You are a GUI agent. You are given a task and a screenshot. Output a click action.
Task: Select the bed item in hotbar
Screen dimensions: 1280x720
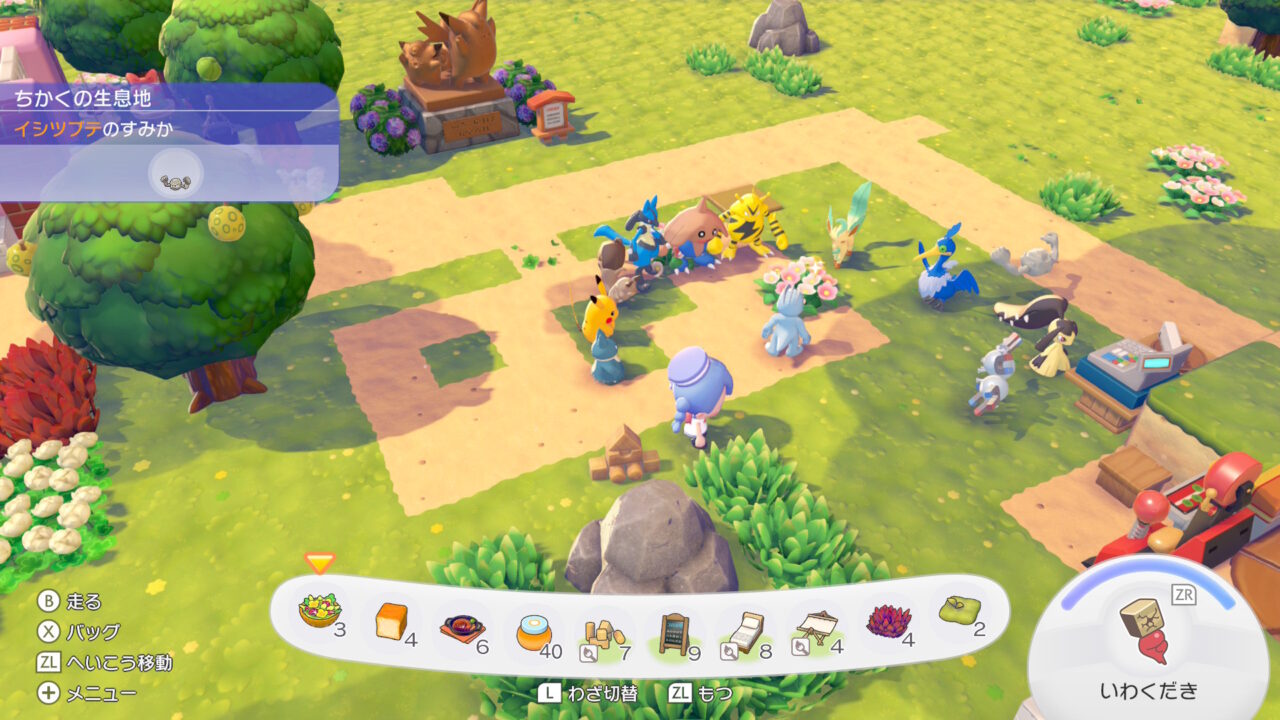click(746, 632)
